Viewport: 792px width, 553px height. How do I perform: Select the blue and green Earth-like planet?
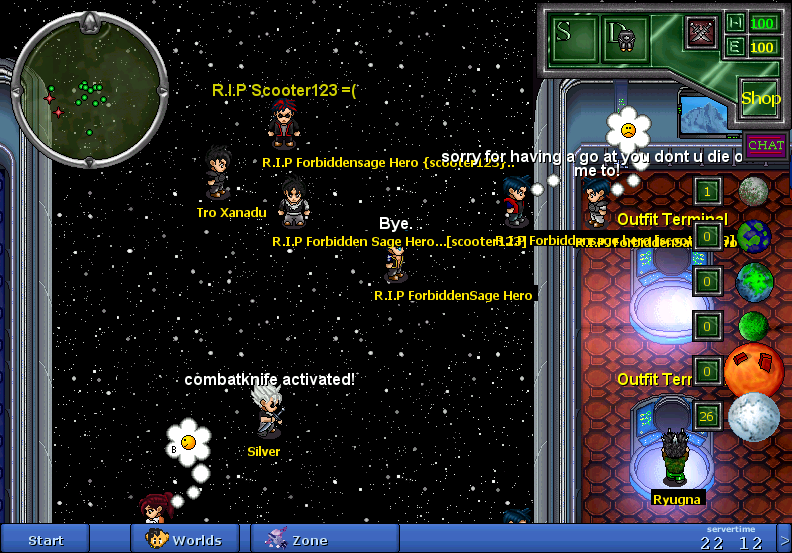pyautogui.click(x=754, y=237)
